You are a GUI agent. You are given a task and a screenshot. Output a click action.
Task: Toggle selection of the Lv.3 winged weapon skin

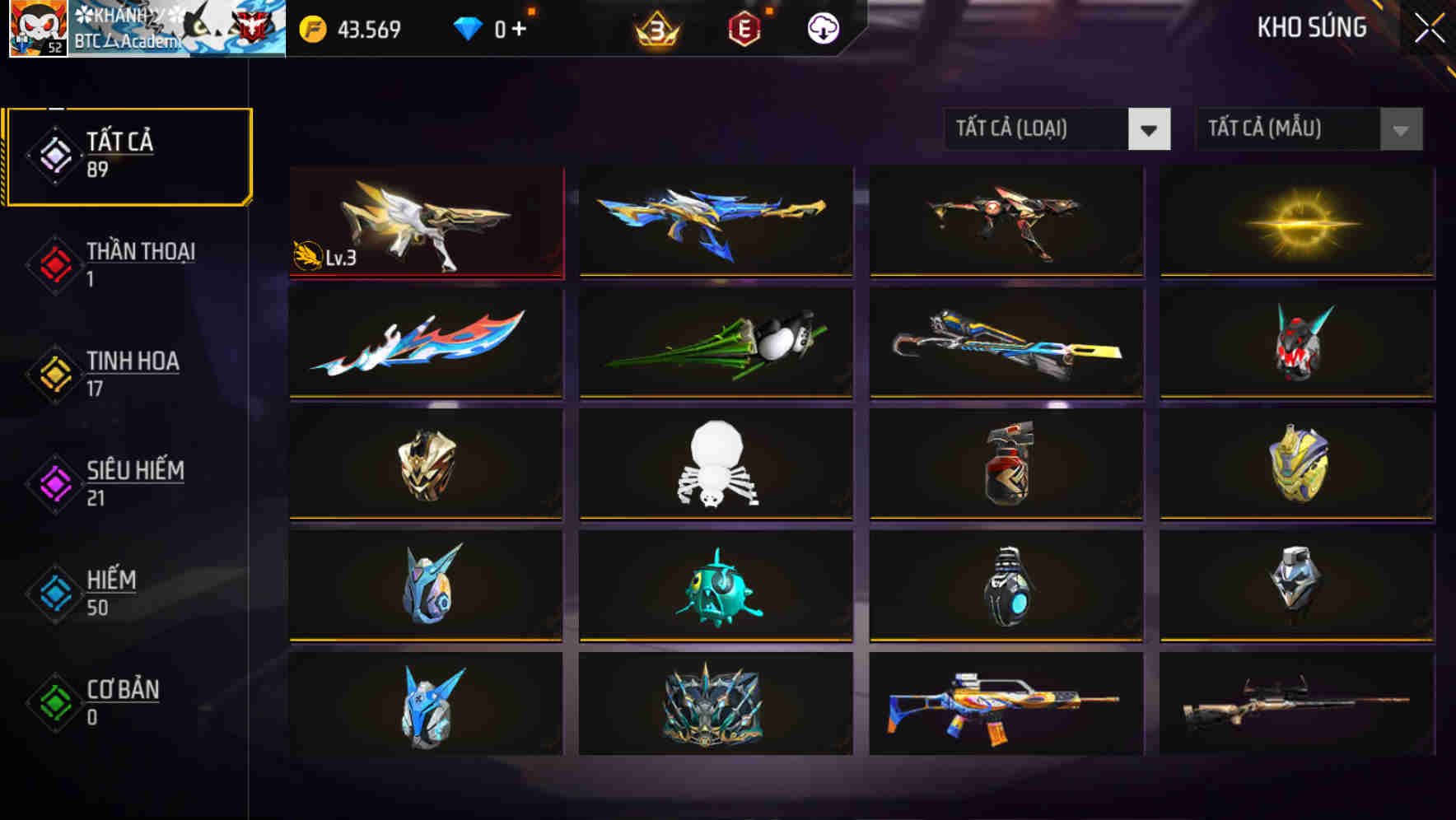pyautogui.click(x=426, y=221)
